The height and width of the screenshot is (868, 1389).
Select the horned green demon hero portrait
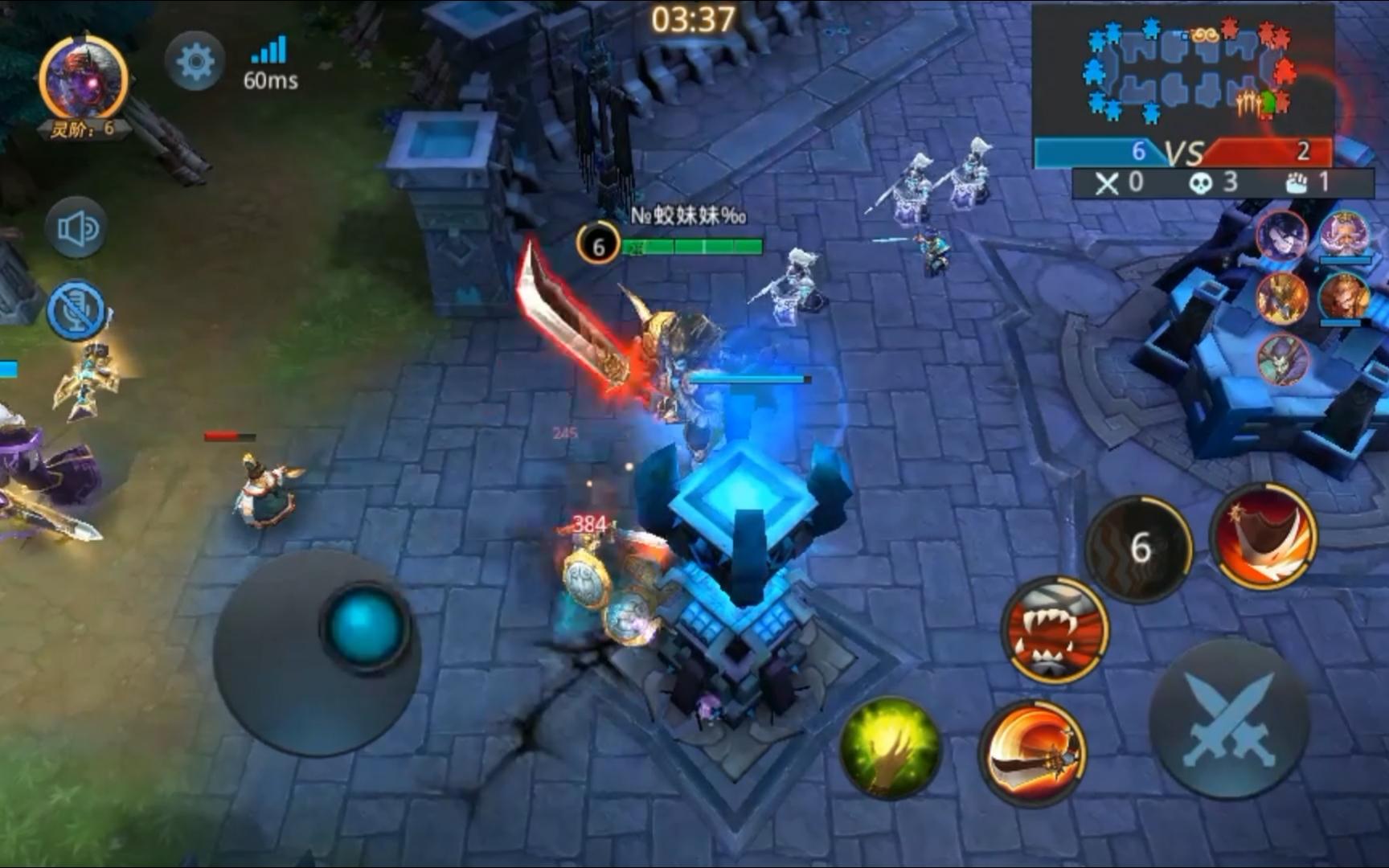click(1282, 359)
